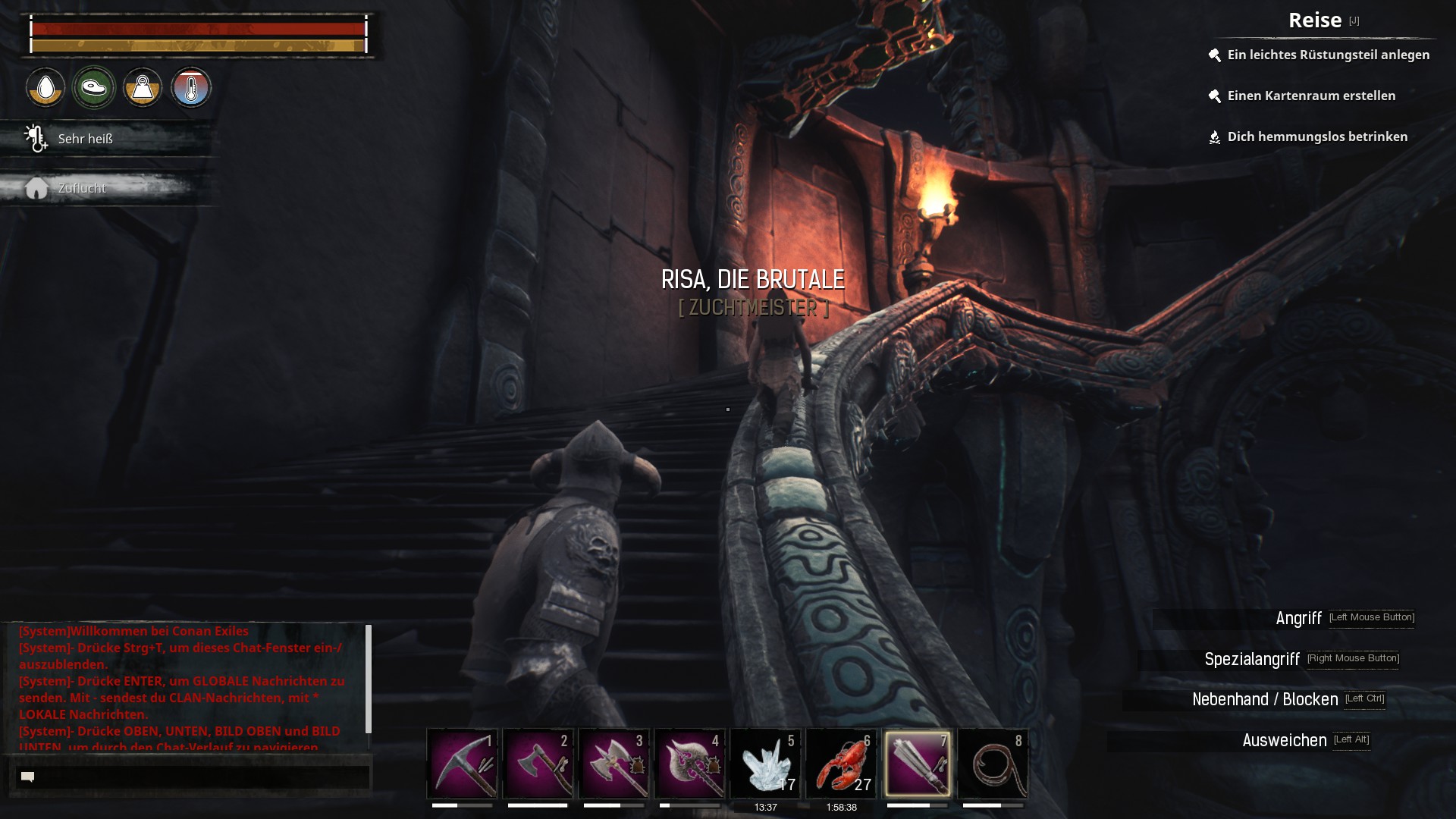
Task: Click the "Zuflucht" shelter status
Action: pos(82,188)
